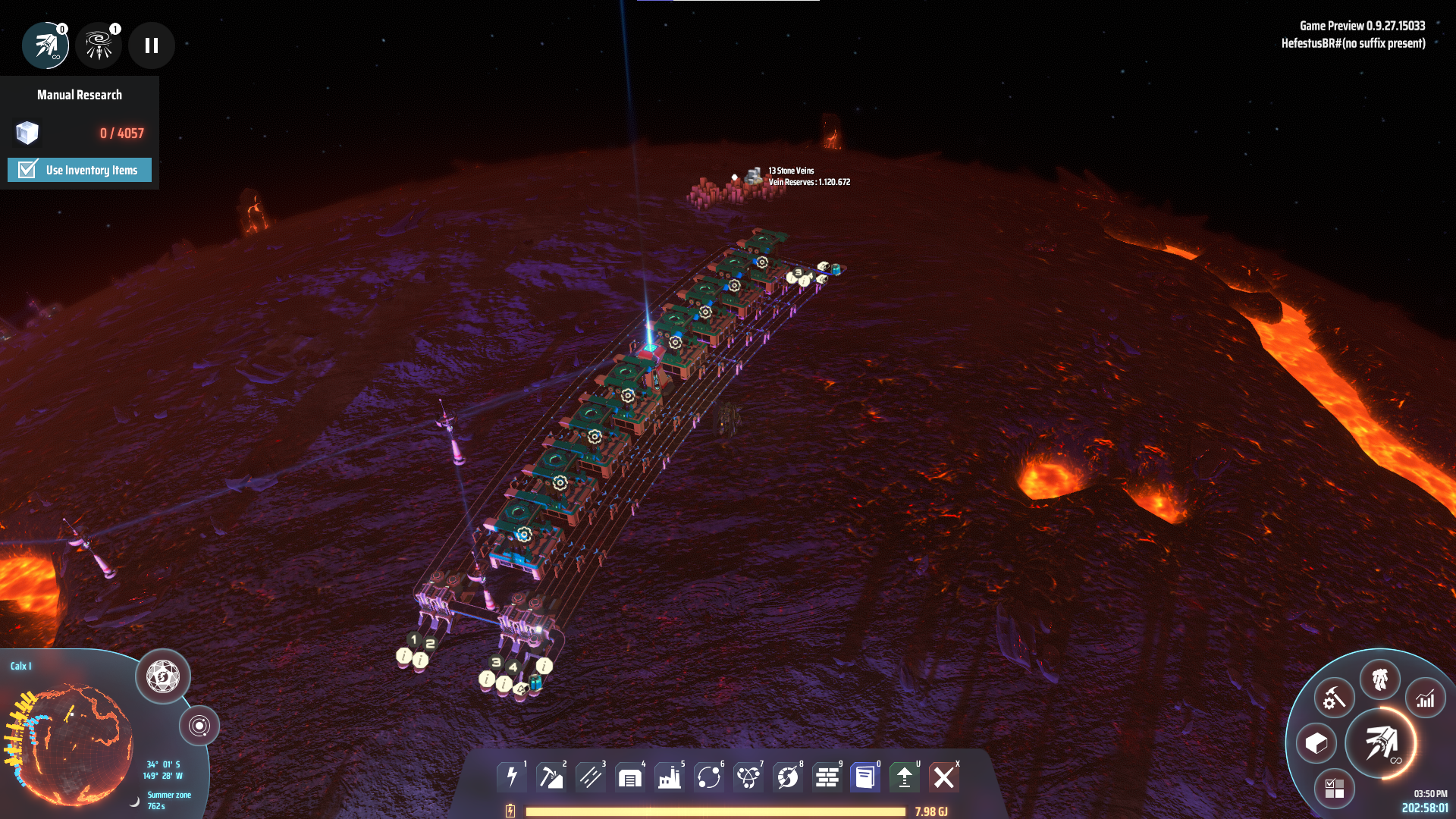Choose the conveyor belt build category
This screenshot has width=1456, height=819.
[x=591, y=777]
